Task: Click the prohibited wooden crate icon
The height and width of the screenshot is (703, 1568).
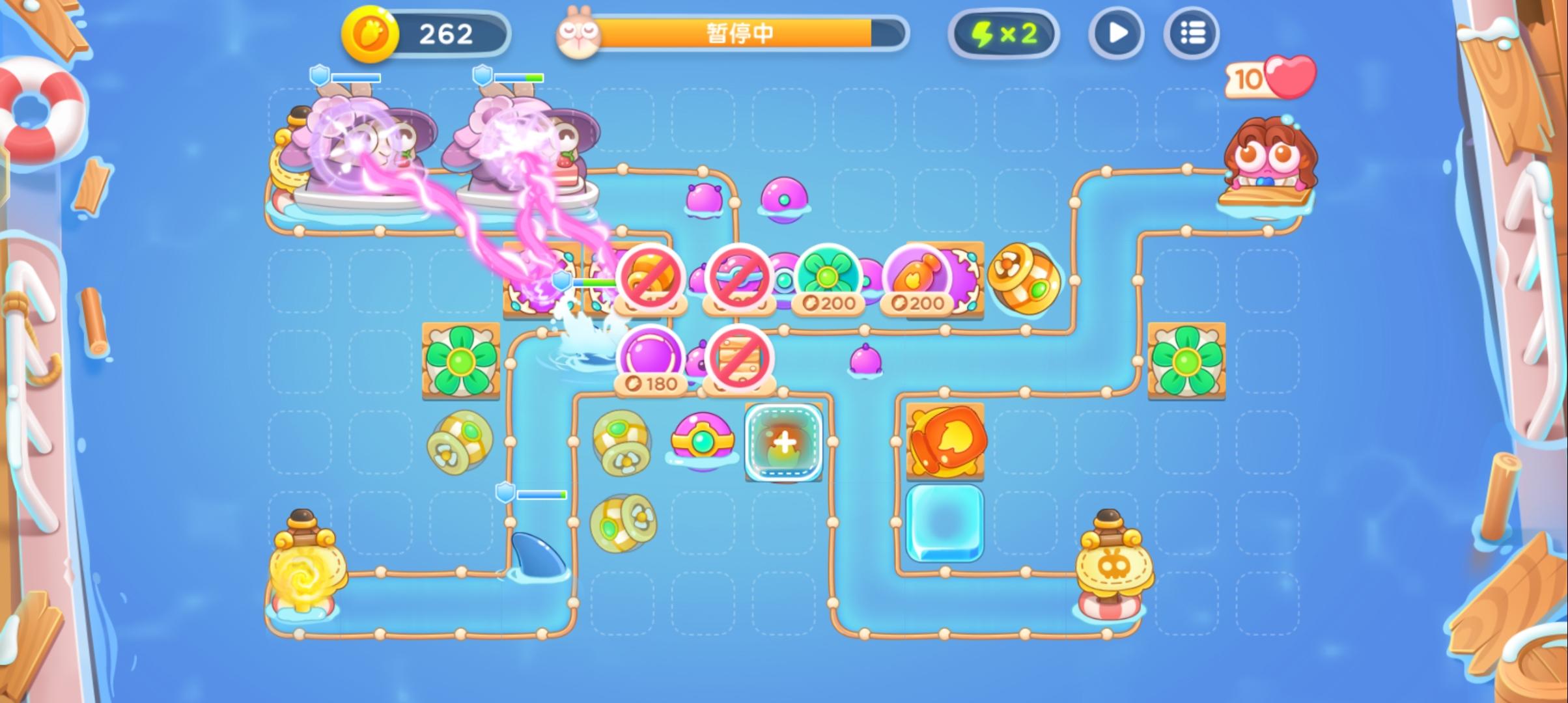Action: 739,358
